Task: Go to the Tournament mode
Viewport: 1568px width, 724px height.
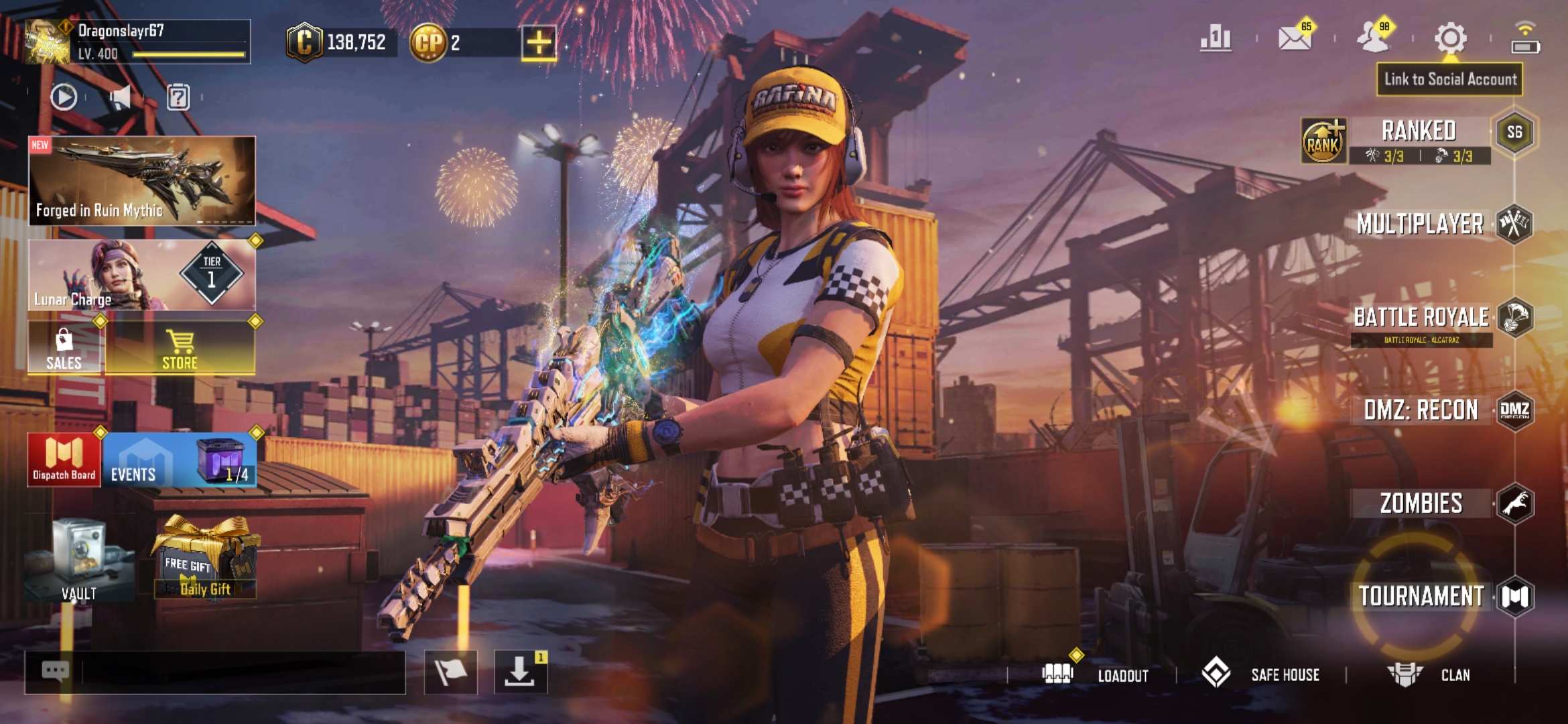Action: (1421, 596)
